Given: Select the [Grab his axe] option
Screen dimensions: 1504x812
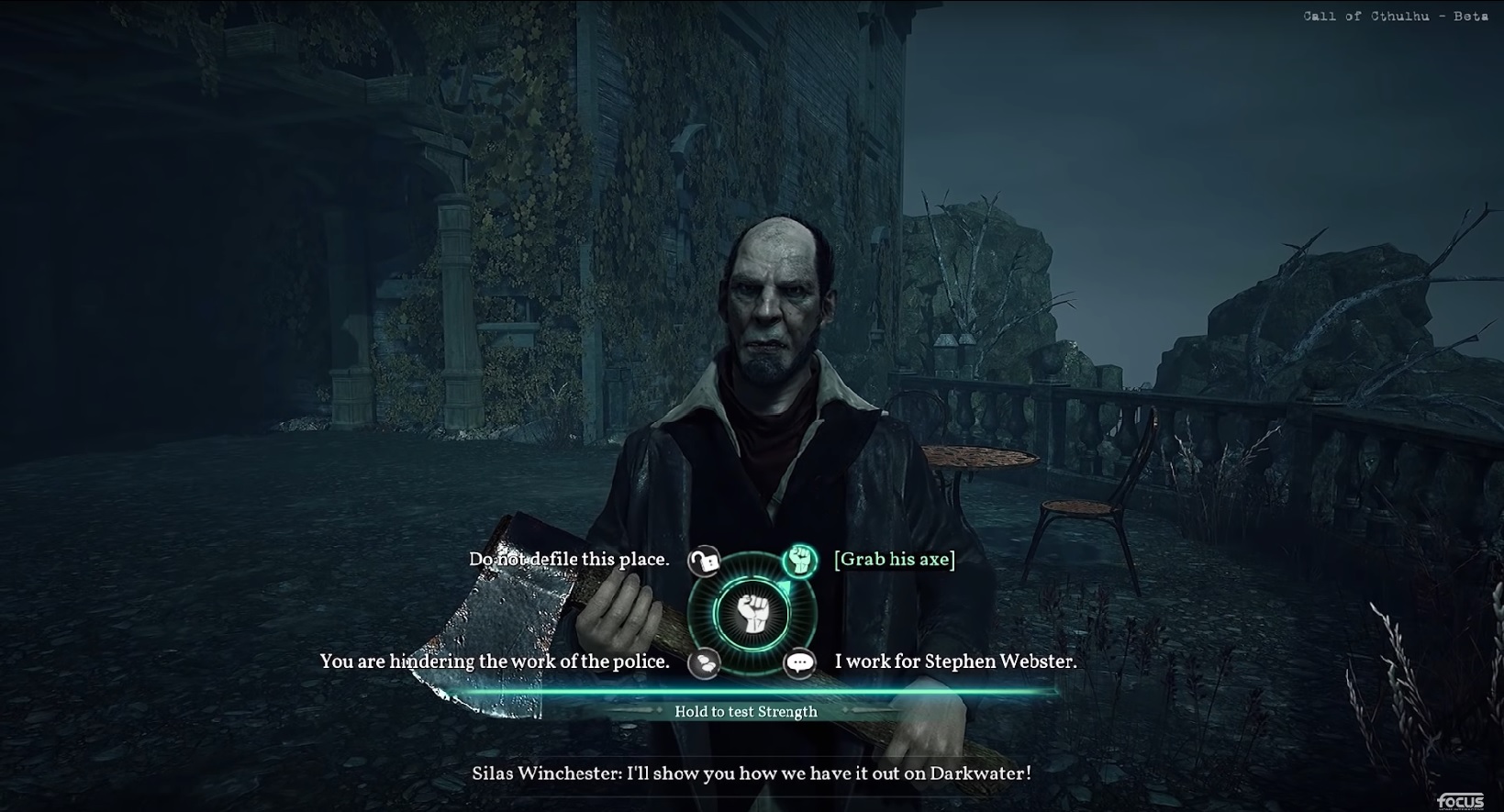Looking at the screenshot, I should pos(895,560).
